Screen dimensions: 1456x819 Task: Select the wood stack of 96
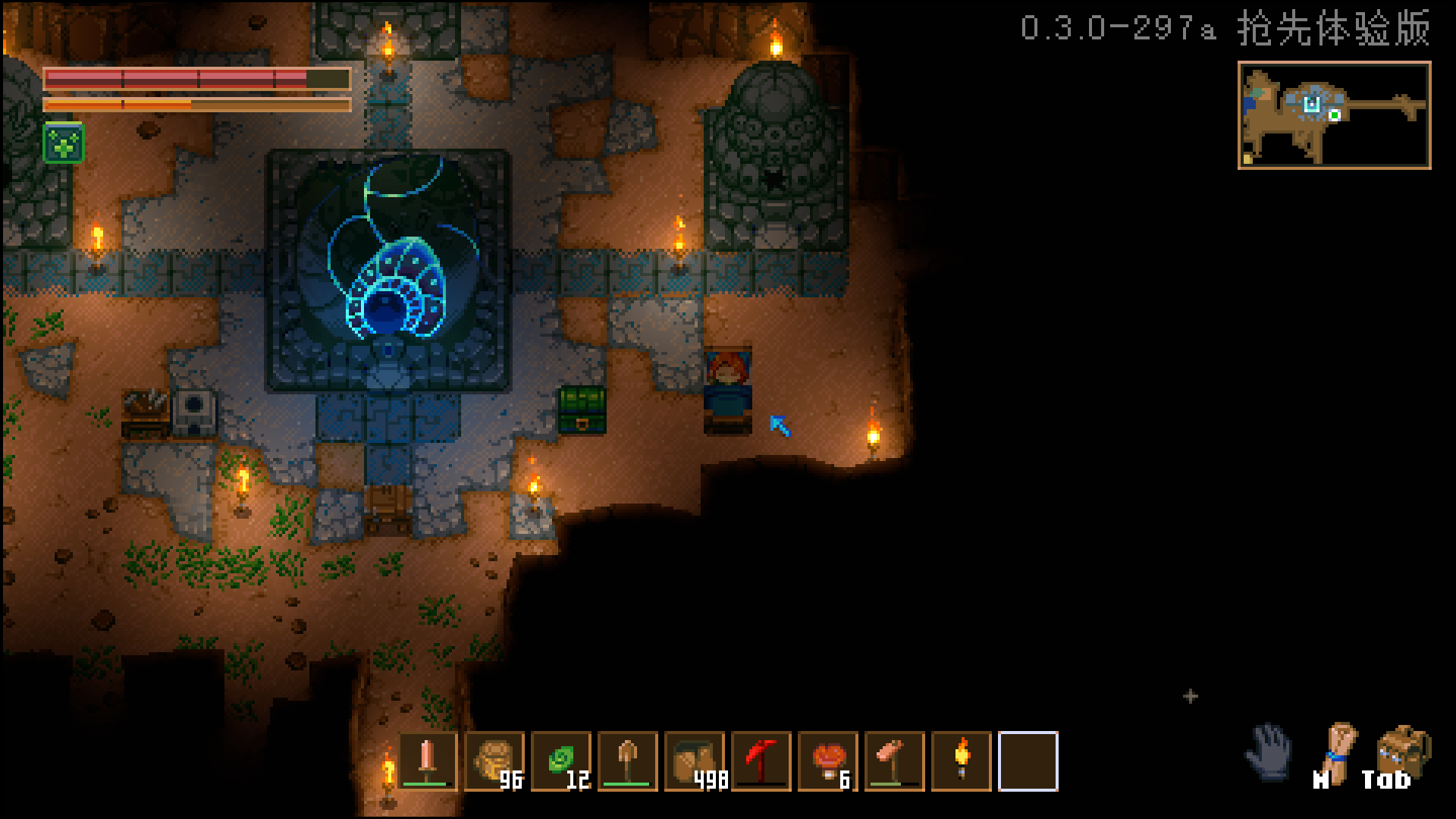point(494,761)
